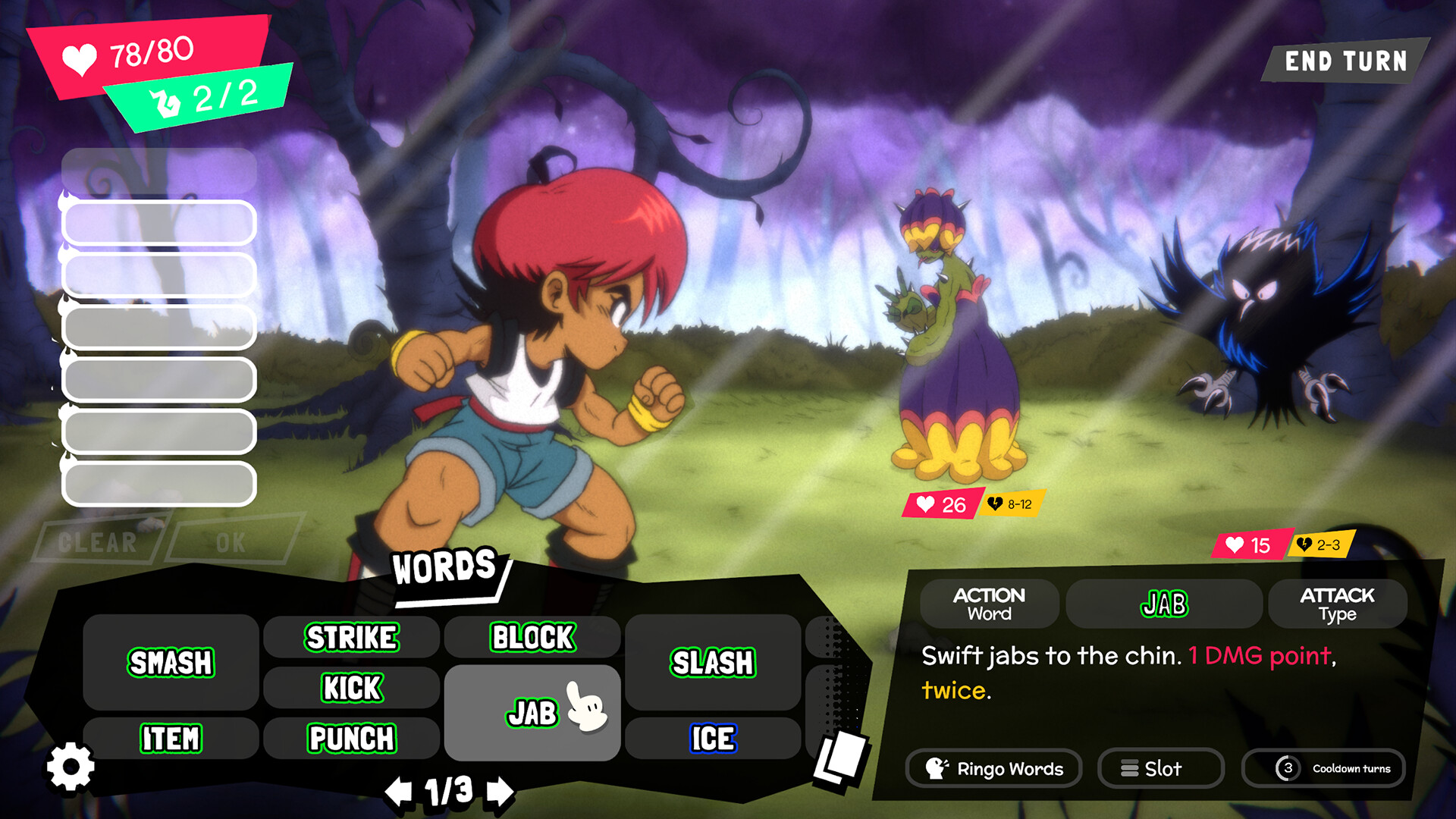The image size is (1456, 819).
Task: Select the ITEM word
Action: pyautogui.click(x=171, y=739)
